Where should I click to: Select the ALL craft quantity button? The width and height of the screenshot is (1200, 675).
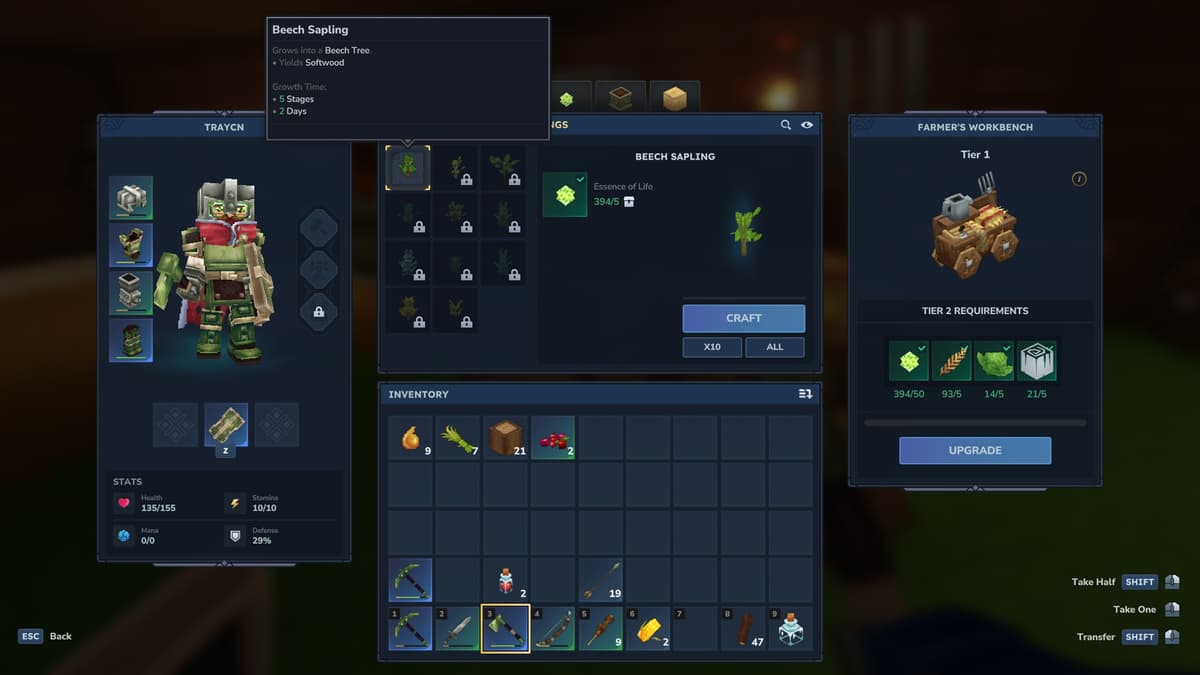tap(774, 347)
